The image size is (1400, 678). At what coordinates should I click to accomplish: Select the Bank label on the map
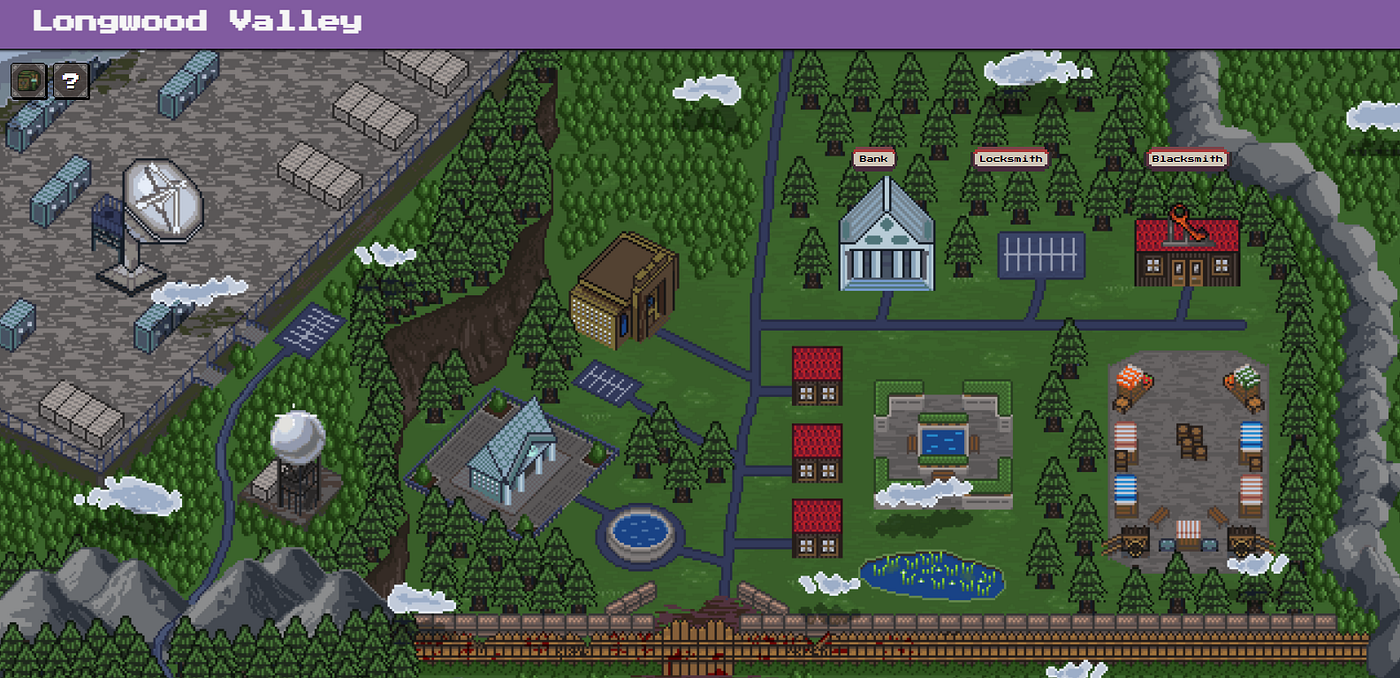click(873, 159)
